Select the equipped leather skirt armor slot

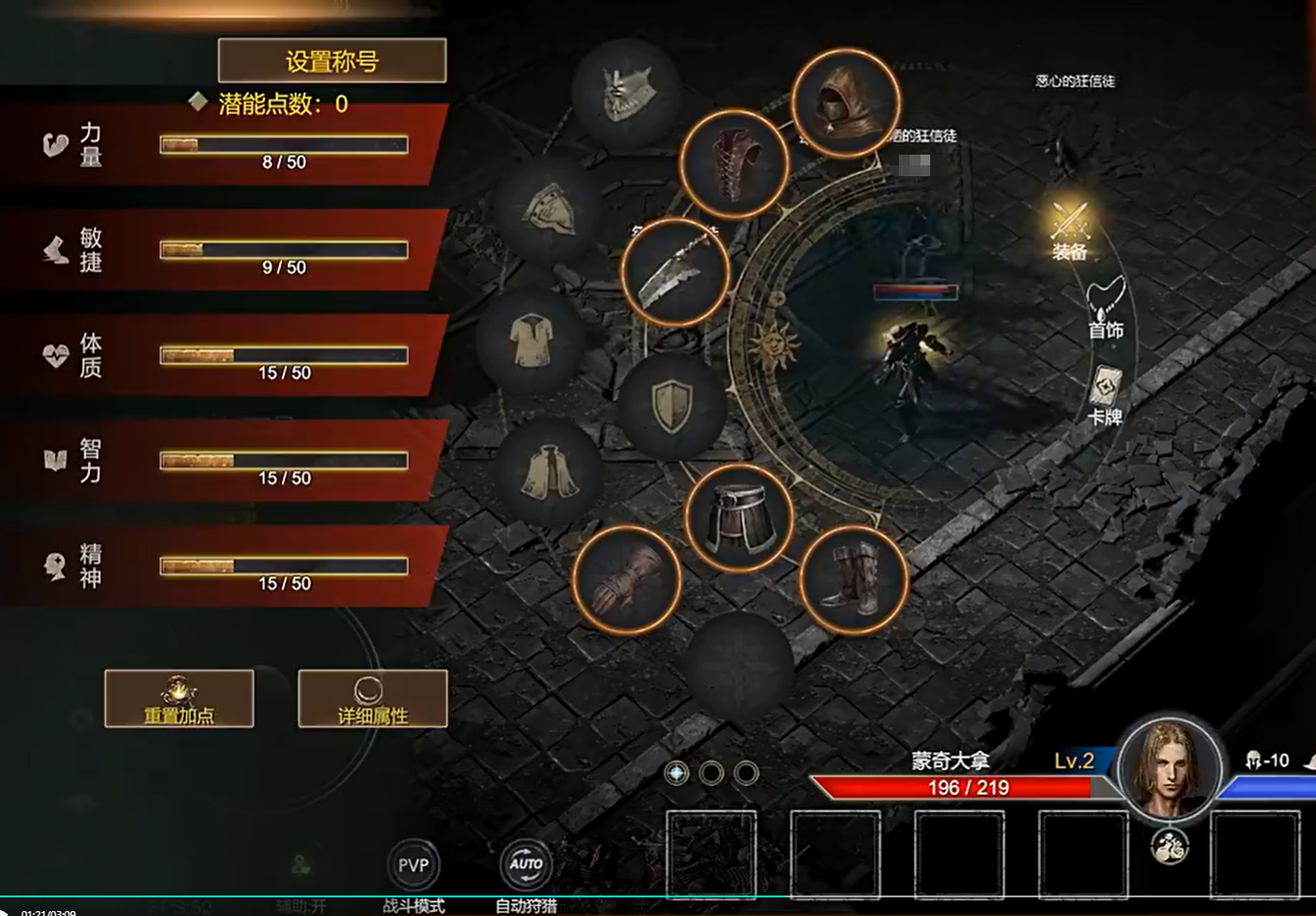pyautogui.click(x=739, y=520)
